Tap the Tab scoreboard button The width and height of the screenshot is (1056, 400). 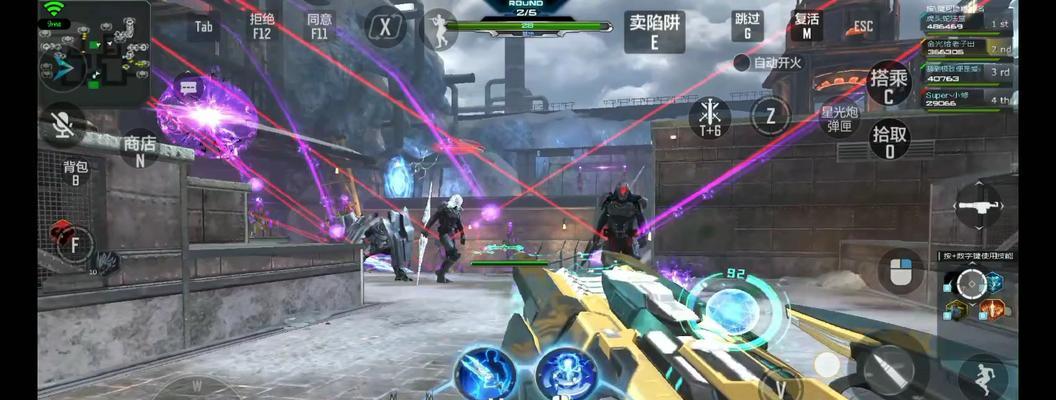pos(204,26)
